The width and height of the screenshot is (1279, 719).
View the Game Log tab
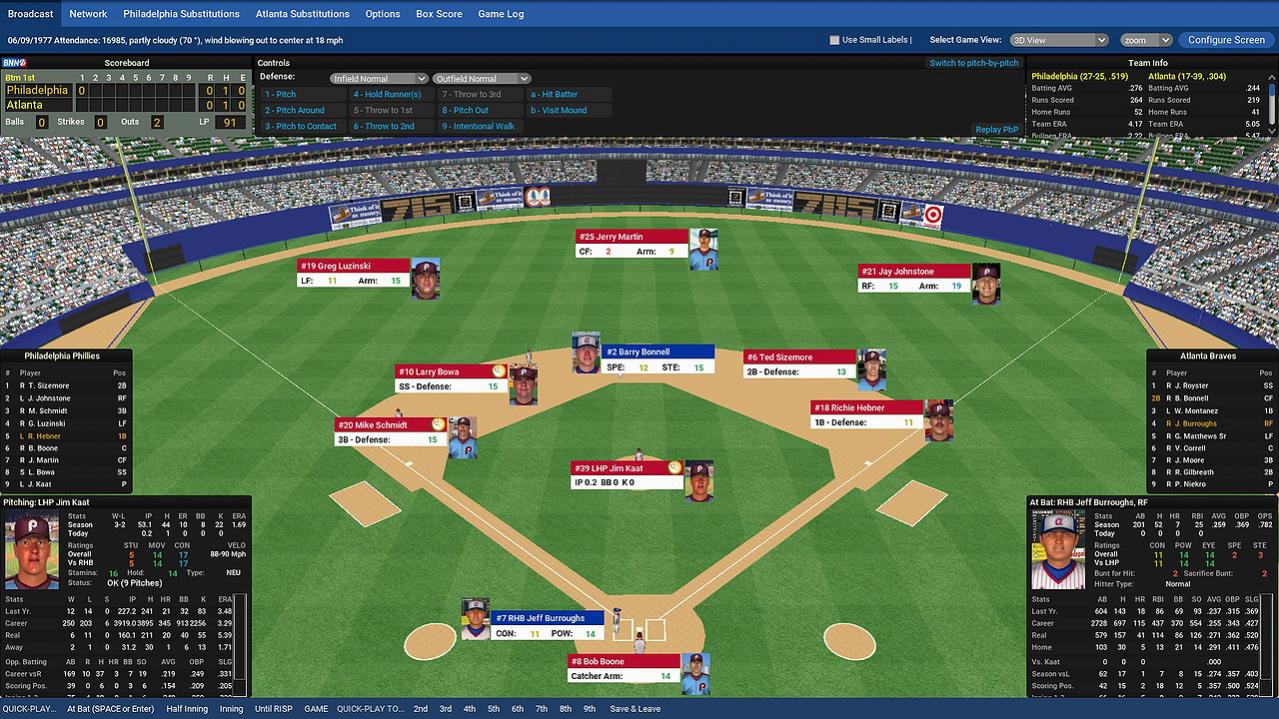tap(500, 14)
